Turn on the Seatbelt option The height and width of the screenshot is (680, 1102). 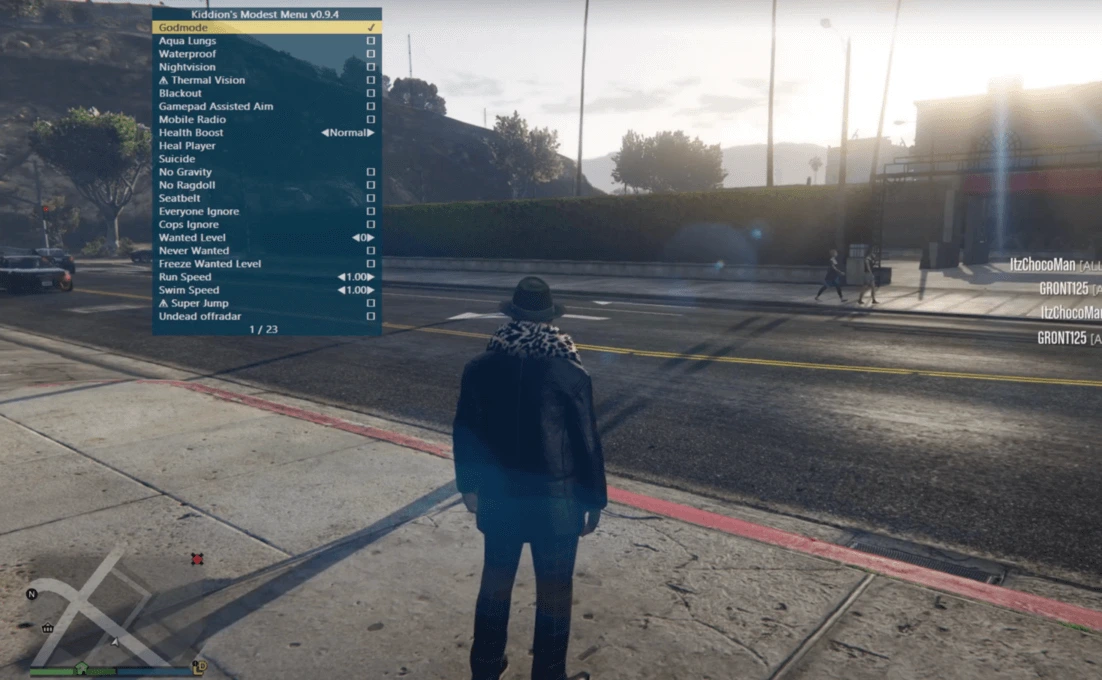pos(370,198)
